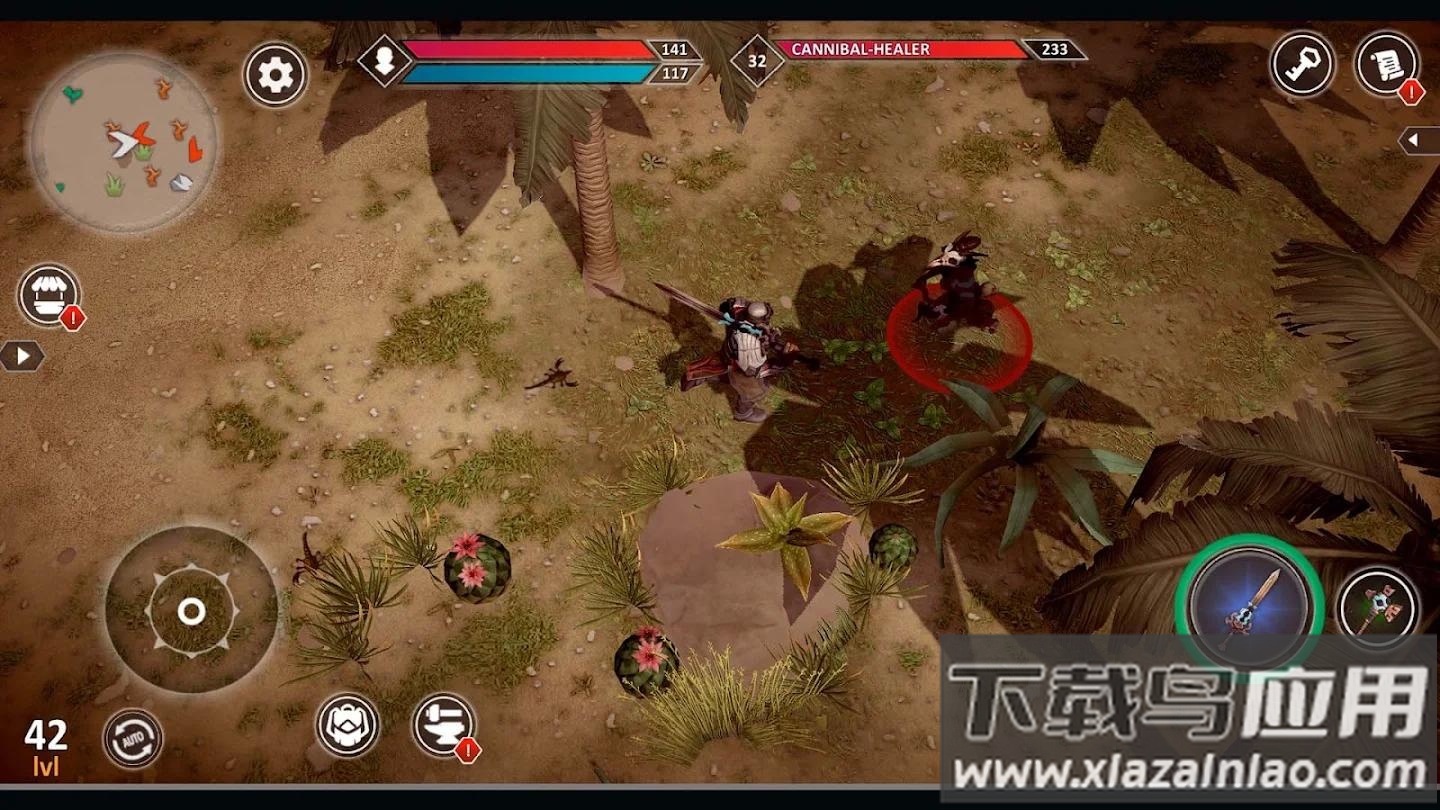This screenshot has height=810, width=1440.
Task: Open the backpack inventory
Action: (x=348, y=725)
